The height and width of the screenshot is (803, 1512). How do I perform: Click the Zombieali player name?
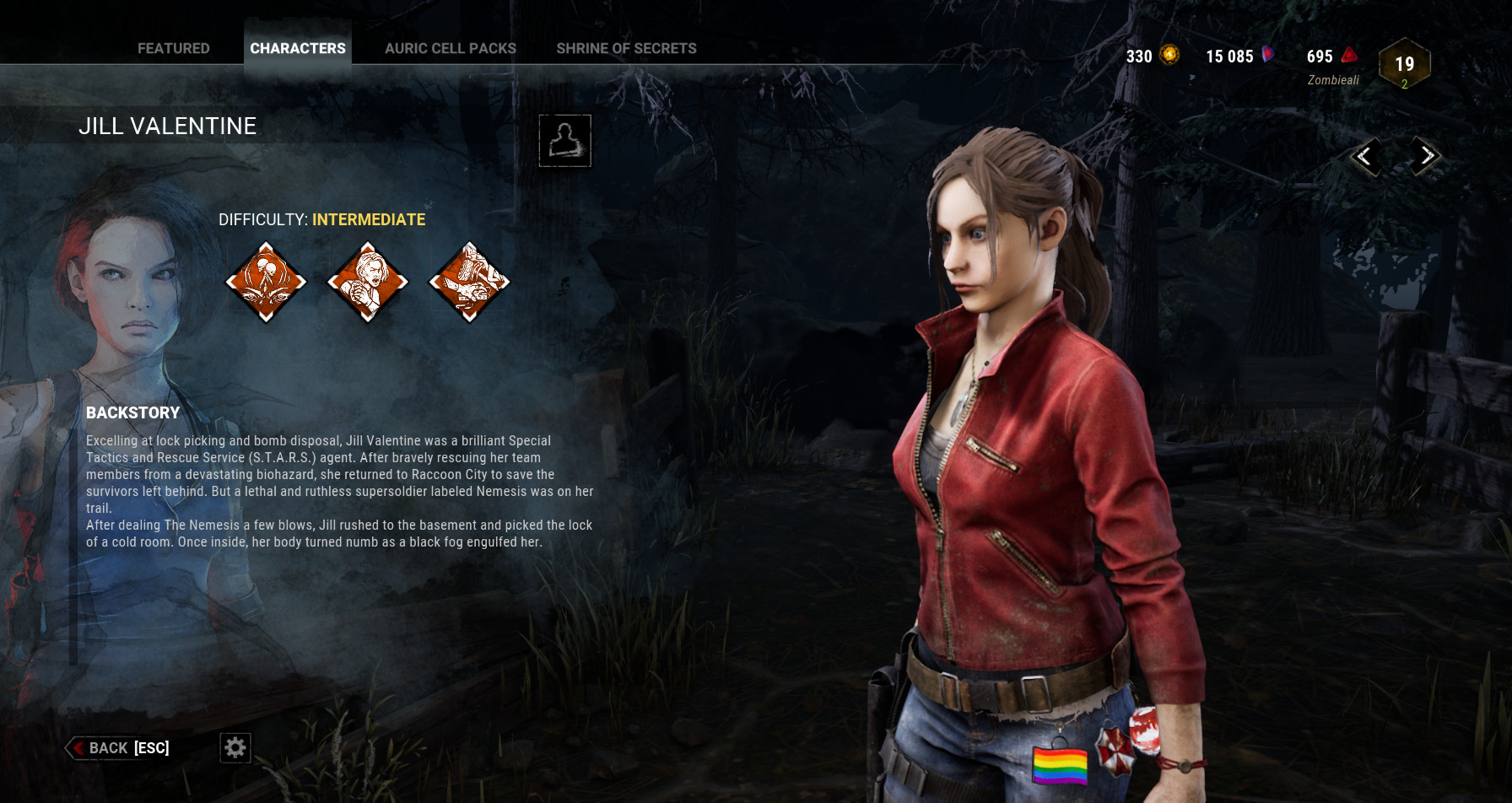pos(1333,78)
